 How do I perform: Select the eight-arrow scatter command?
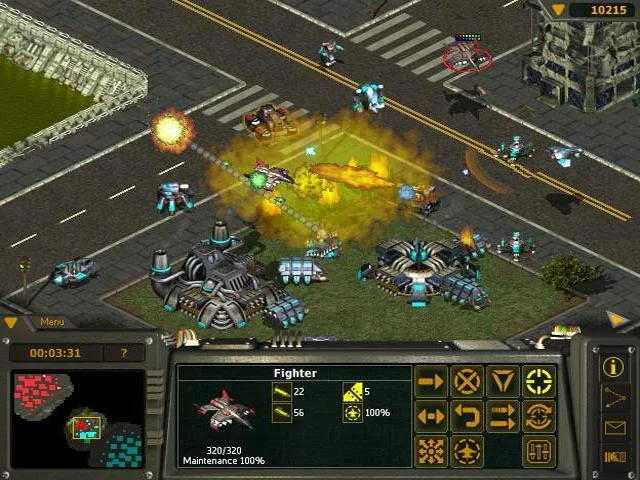[431, 451]
